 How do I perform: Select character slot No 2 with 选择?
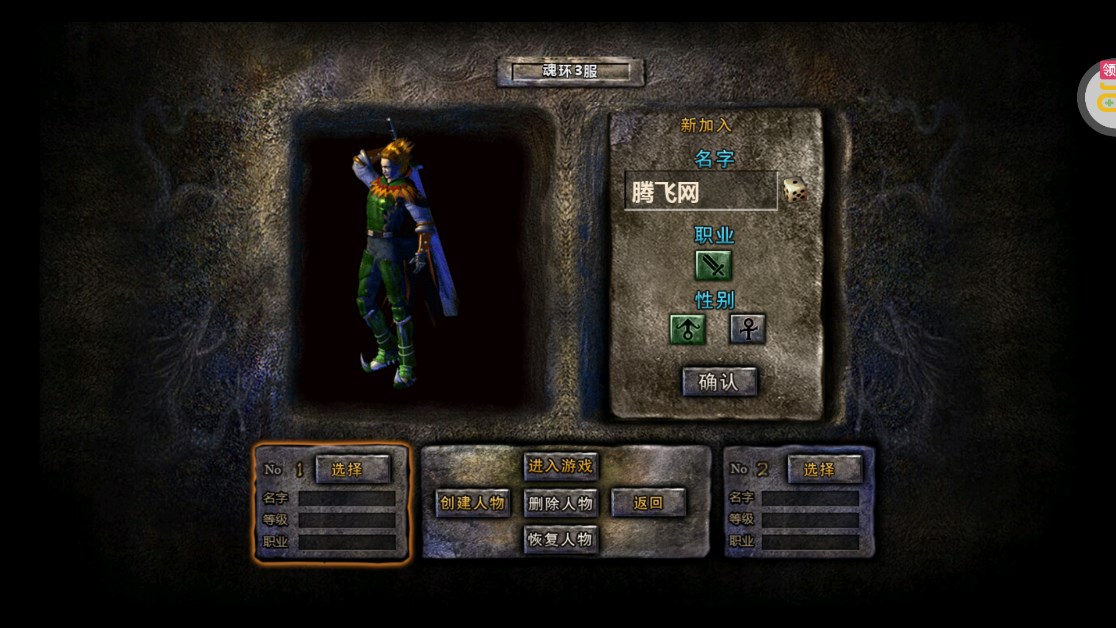[824, 469]
